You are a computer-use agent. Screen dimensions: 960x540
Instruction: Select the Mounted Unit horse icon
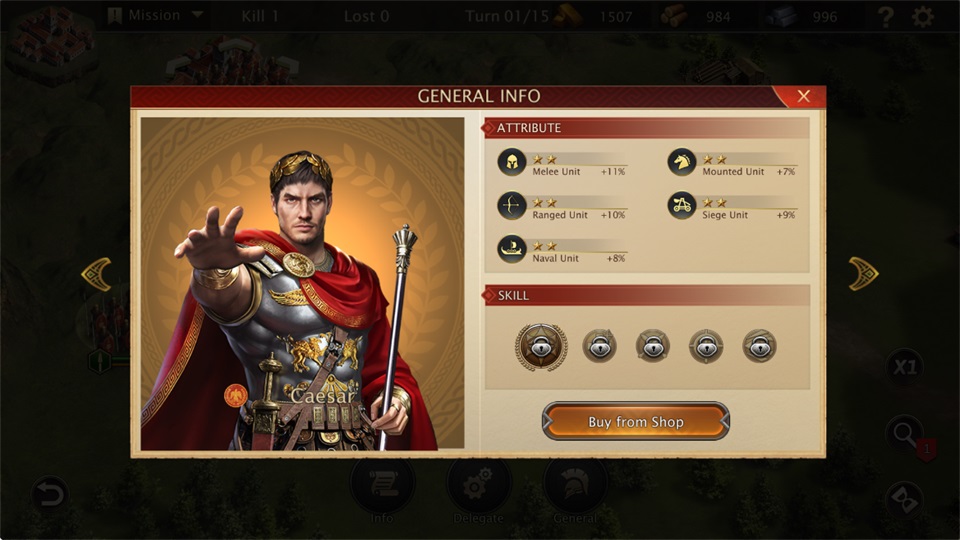click(x=682, y=163)
